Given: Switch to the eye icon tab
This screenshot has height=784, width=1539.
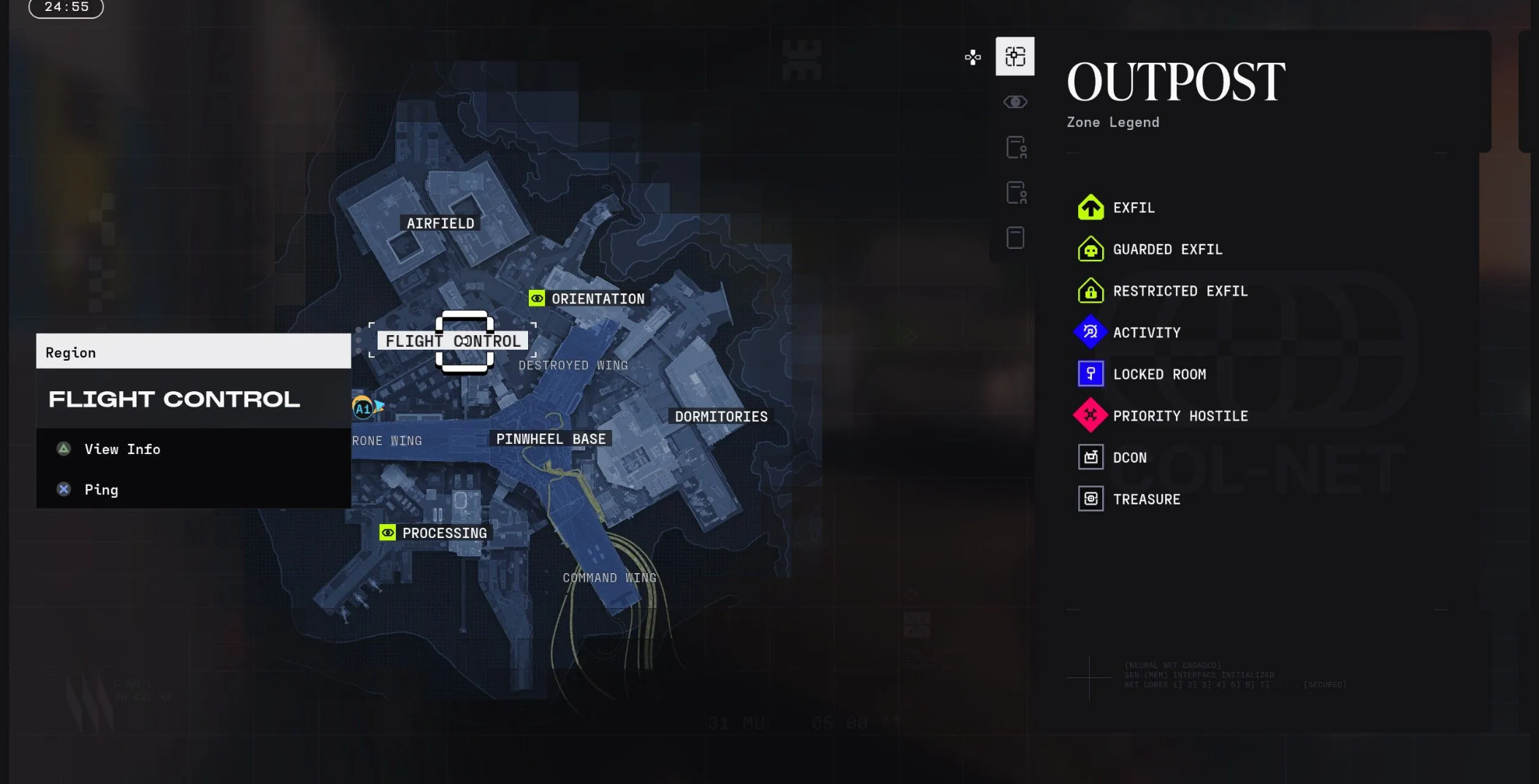Looking at the screenshot, I should (x=1015, y=101).
